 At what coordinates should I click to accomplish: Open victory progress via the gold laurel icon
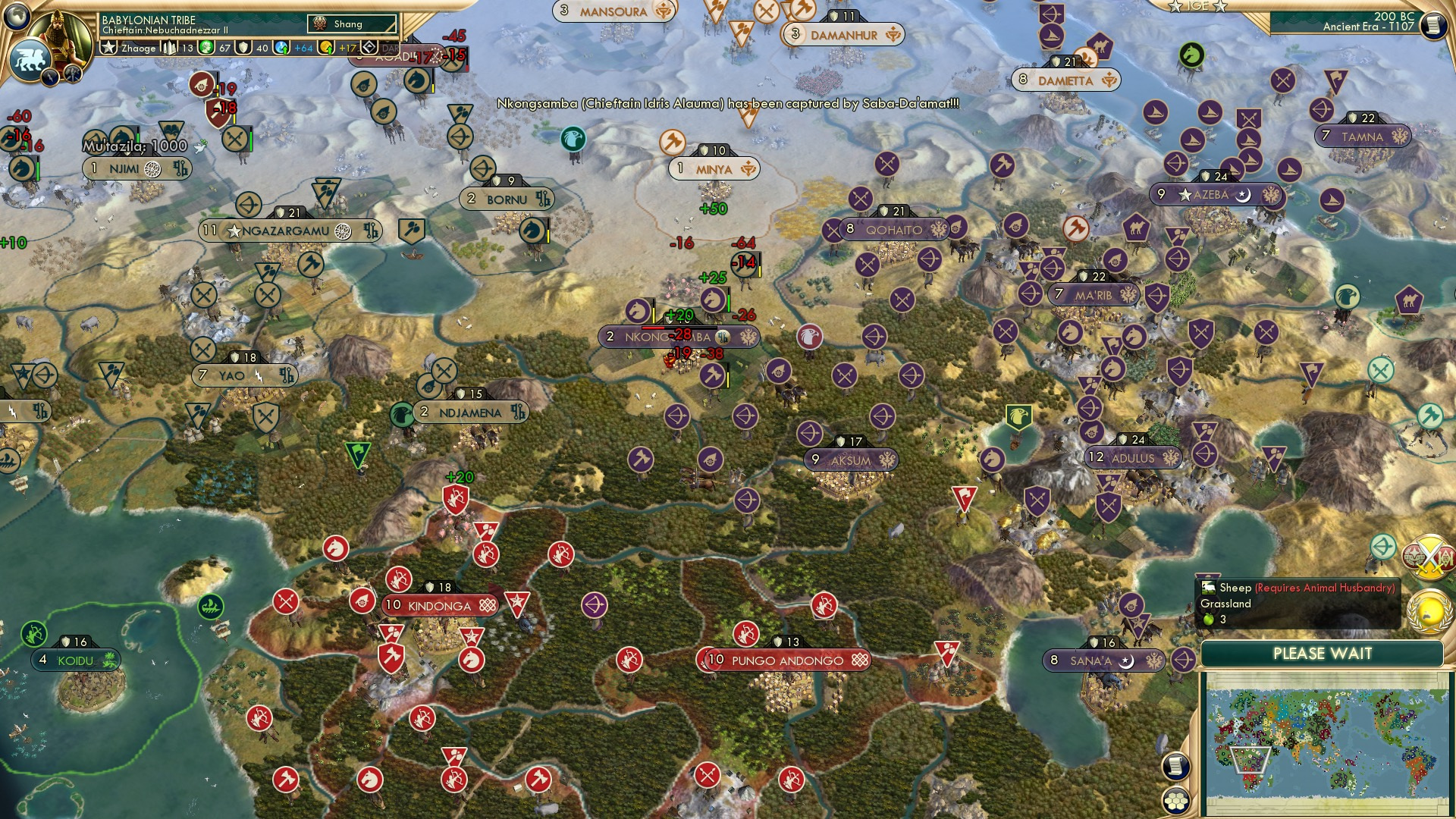point(1429,612)
